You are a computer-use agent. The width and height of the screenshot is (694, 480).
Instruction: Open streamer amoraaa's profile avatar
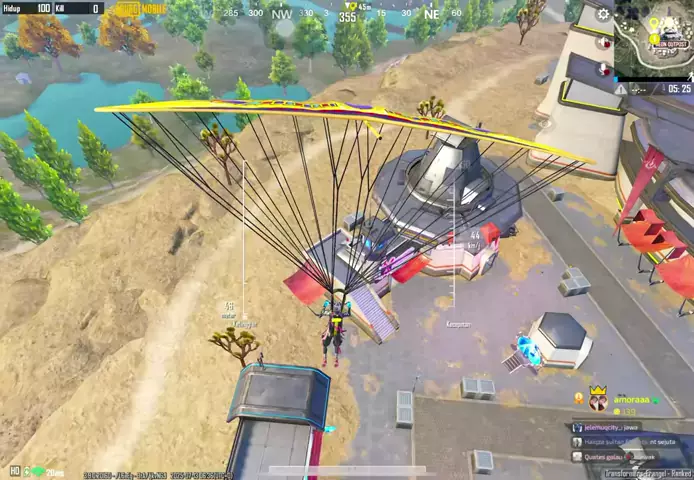598,400
